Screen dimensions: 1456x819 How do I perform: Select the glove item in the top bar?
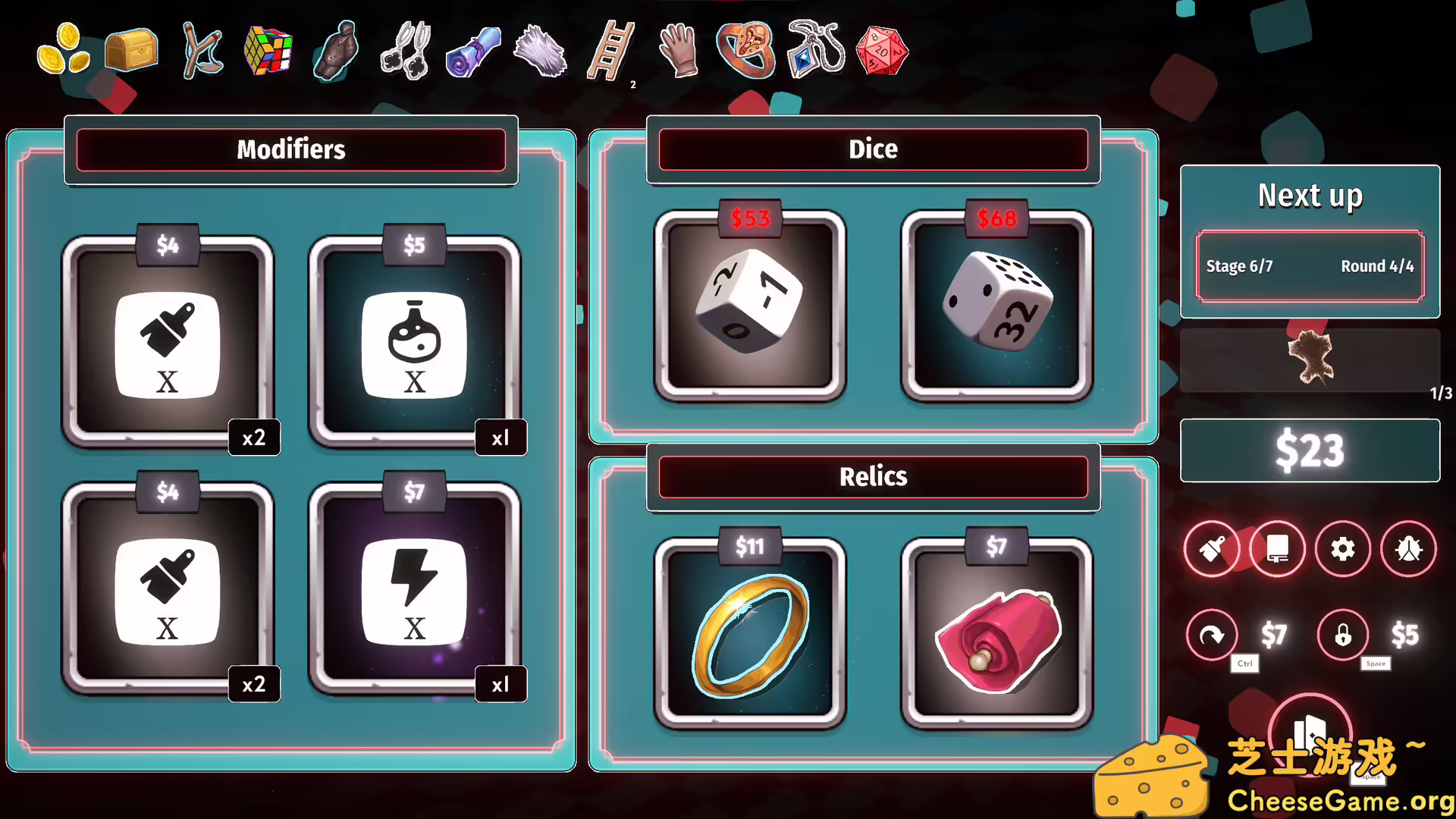pyautogui.click(x=677, y=50)
